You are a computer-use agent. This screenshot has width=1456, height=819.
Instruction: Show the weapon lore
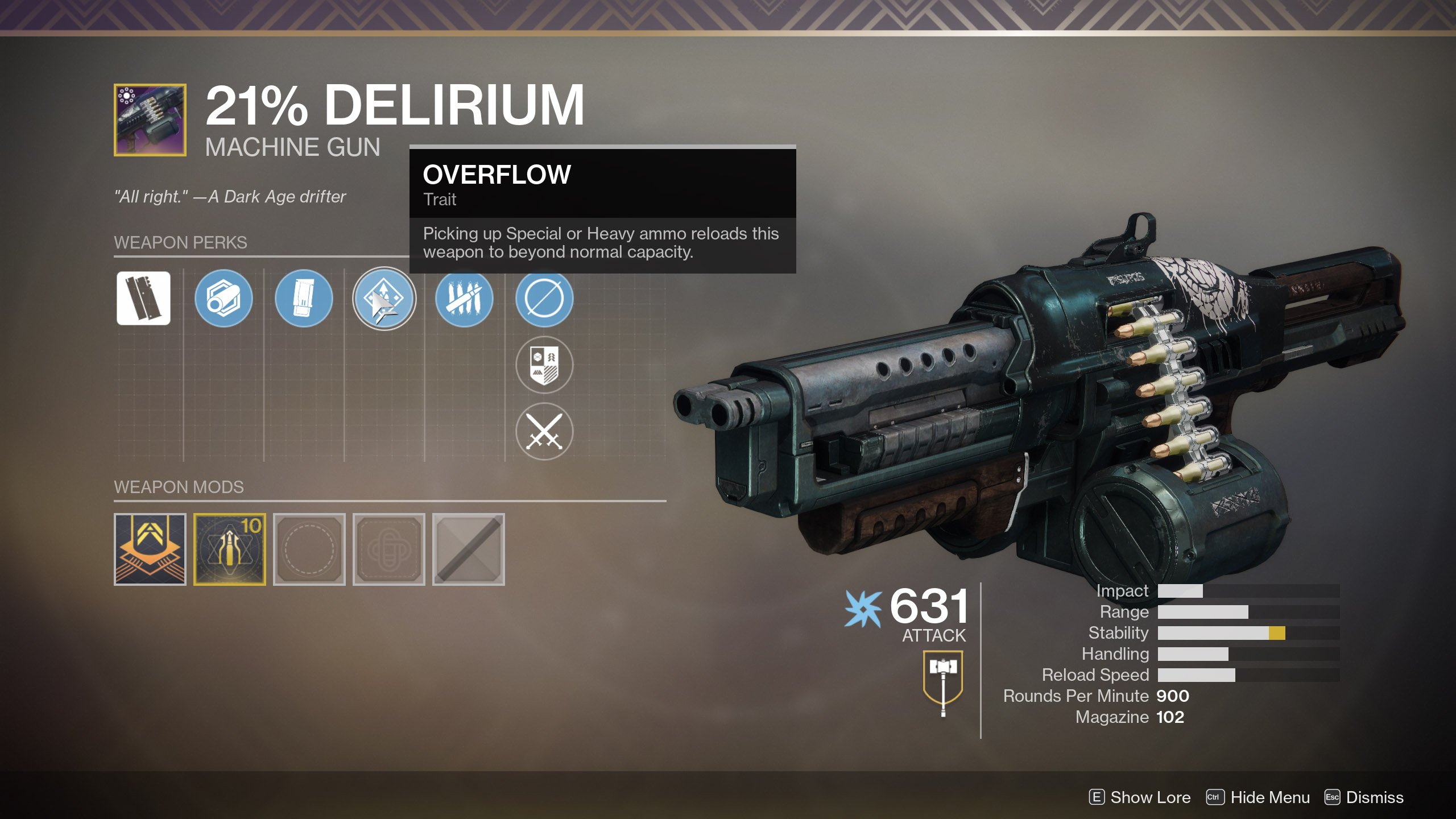pyautogui.click(x=1140, y=797)
